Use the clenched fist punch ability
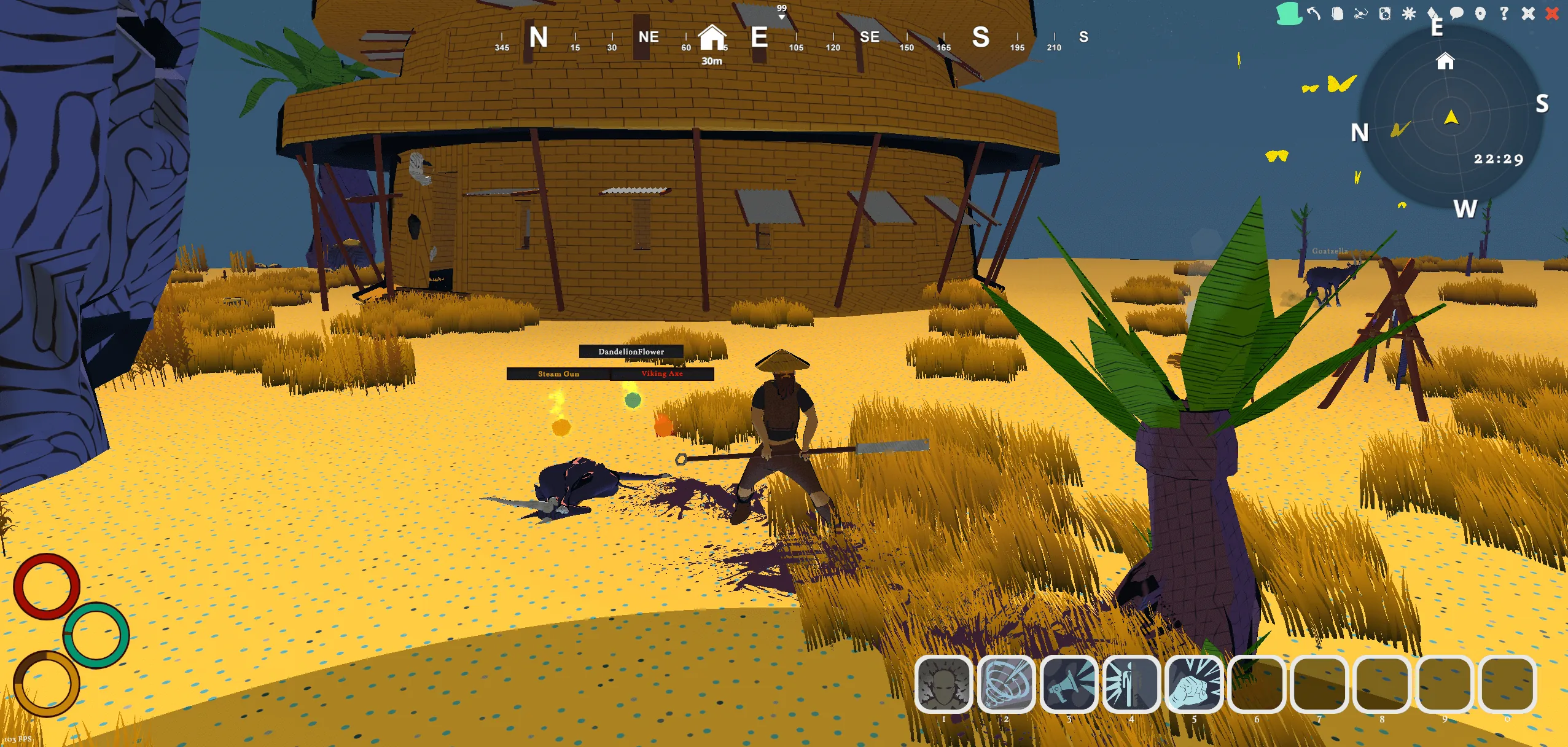This screenshot has width=1568, height=747. [1194, 684]
